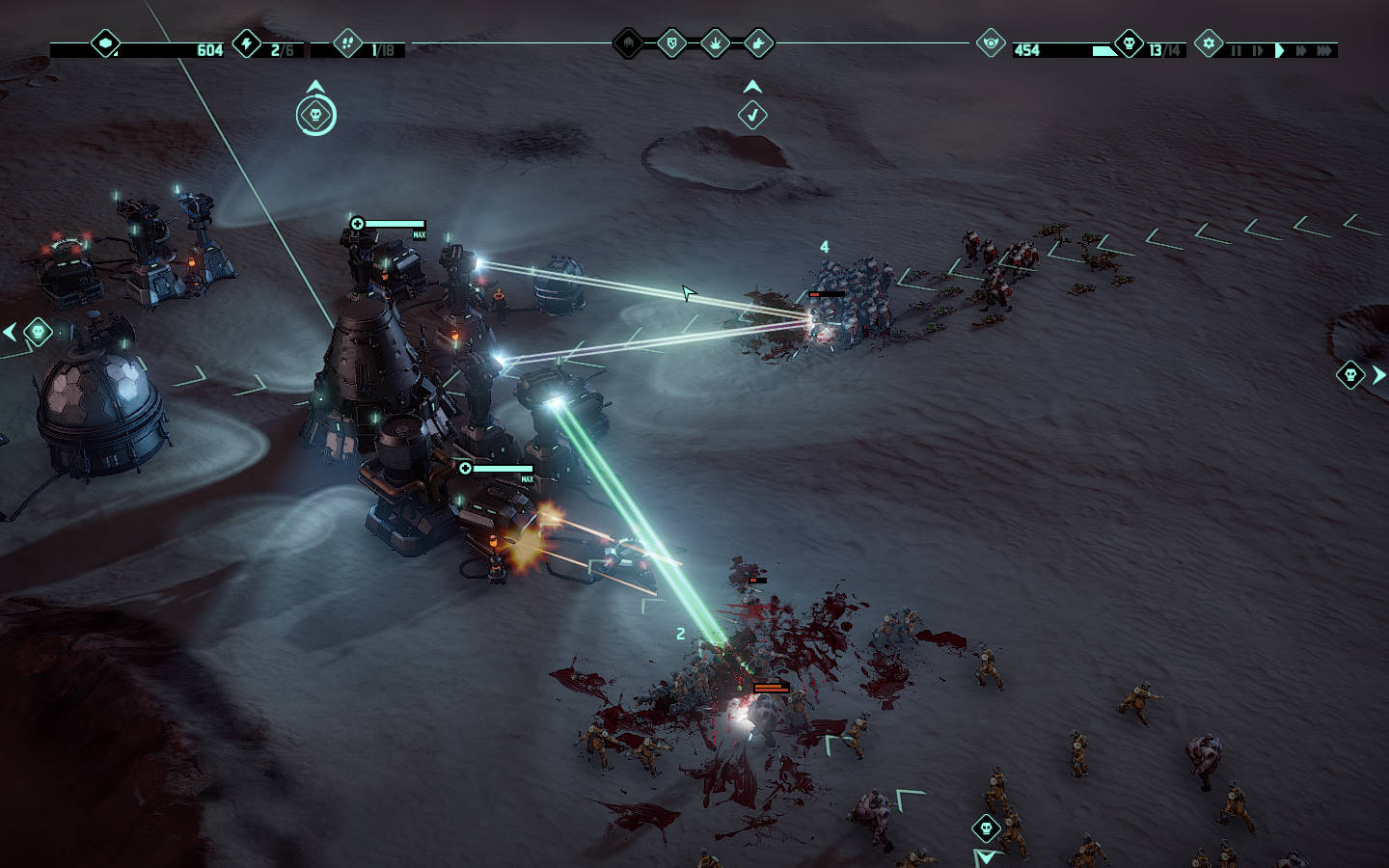Select the dark dome ability icon

pyautogui.click(x=629, y=42)
